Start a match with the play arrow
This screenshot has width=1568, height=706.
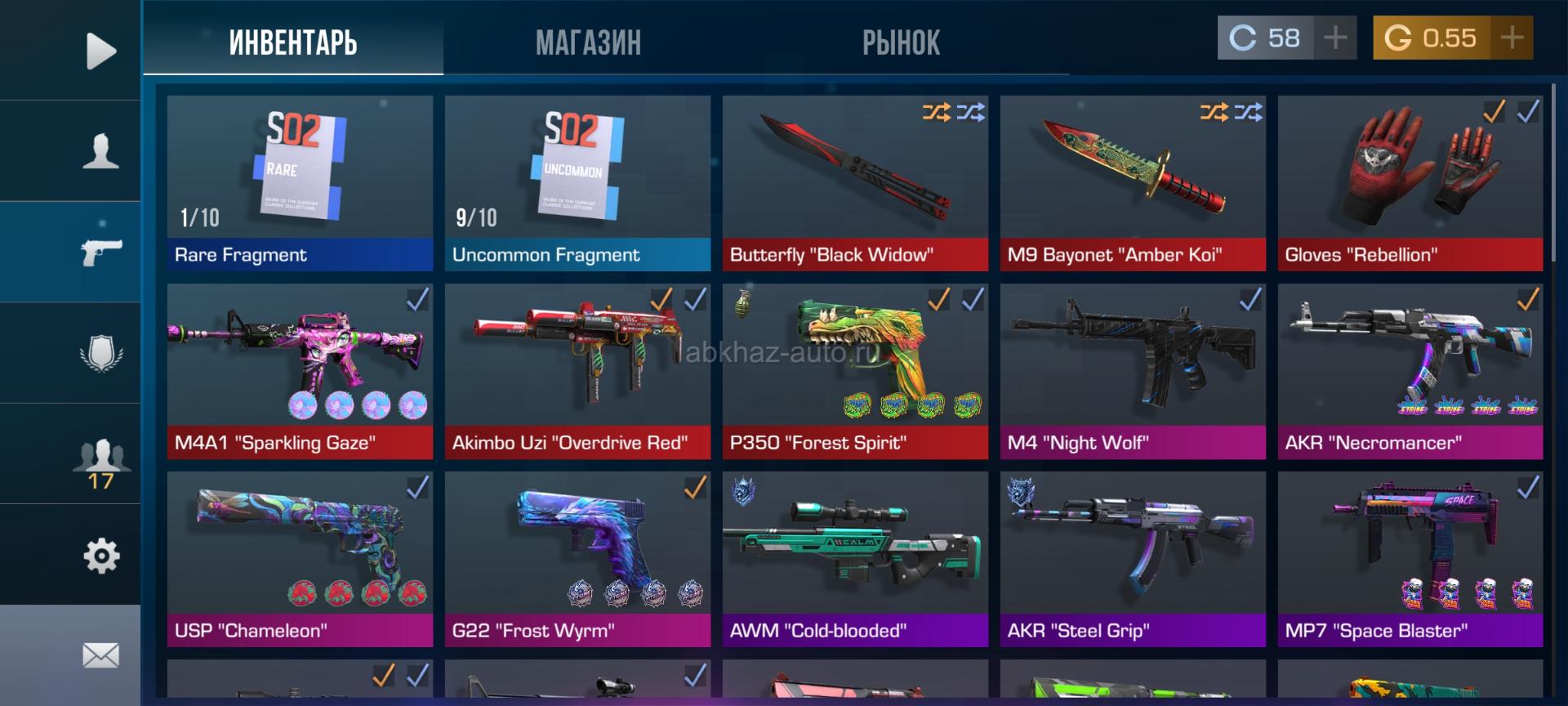coord(100,51)
